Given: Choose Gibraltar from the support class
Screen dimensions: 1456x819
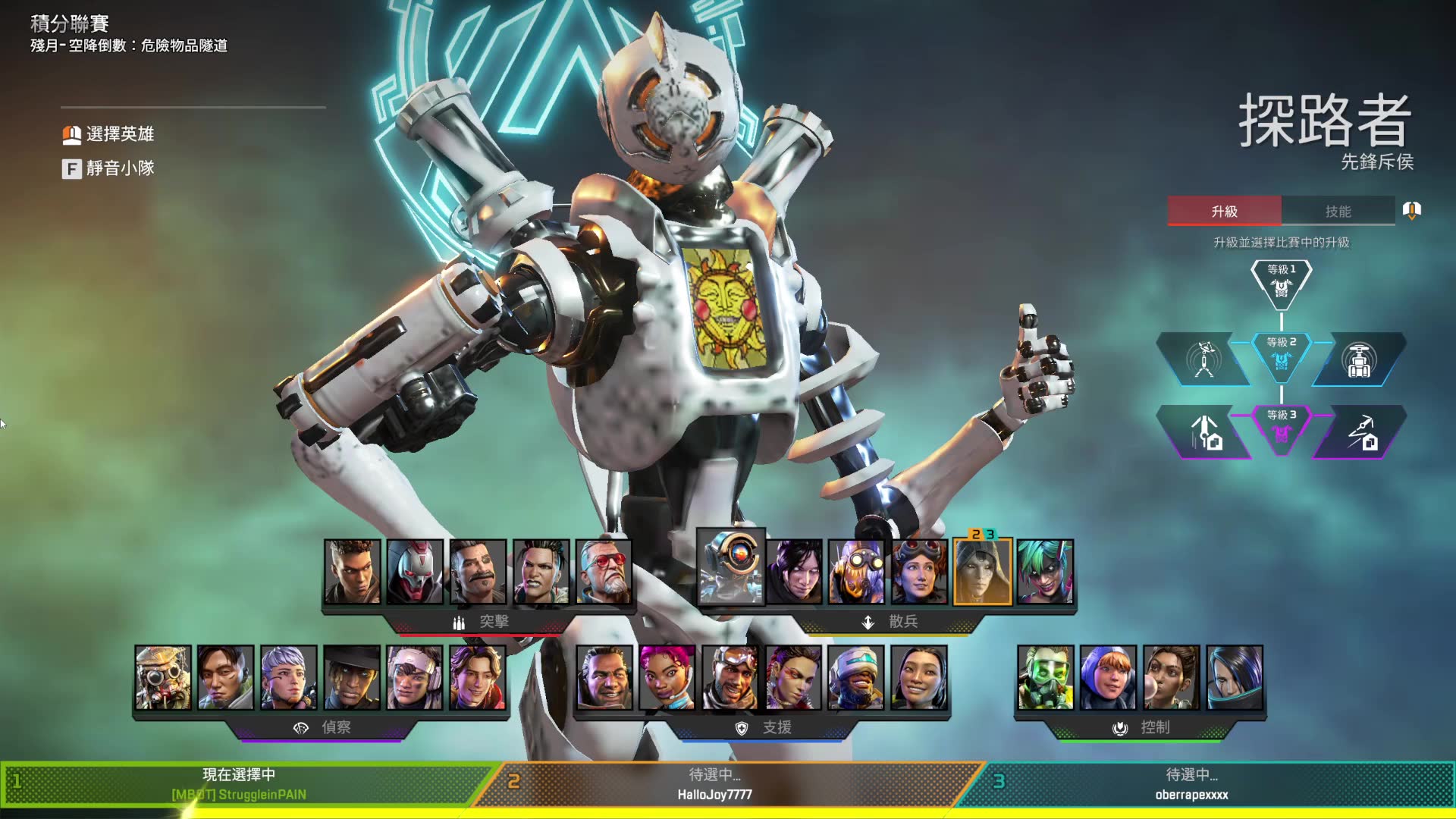Looking at the screenshot, I should click(604, 678).
